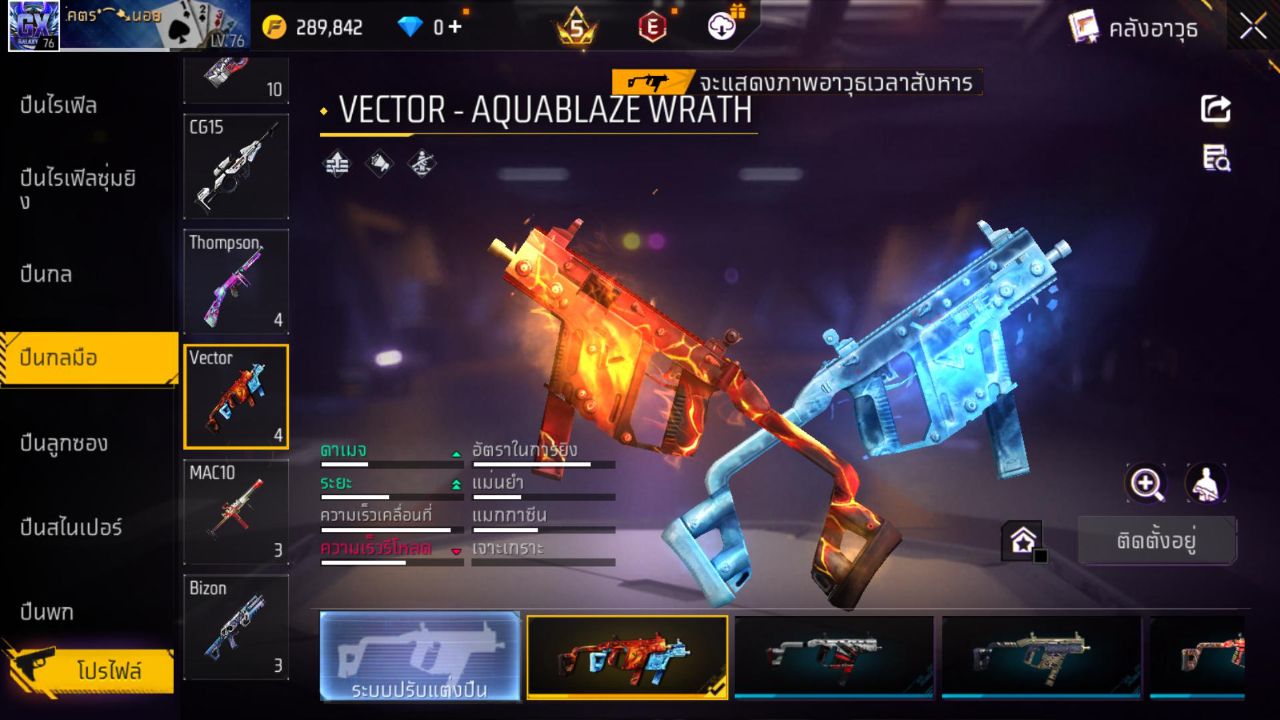
Task: Click the level 5 crown badge
Action: tap(578, 26)
